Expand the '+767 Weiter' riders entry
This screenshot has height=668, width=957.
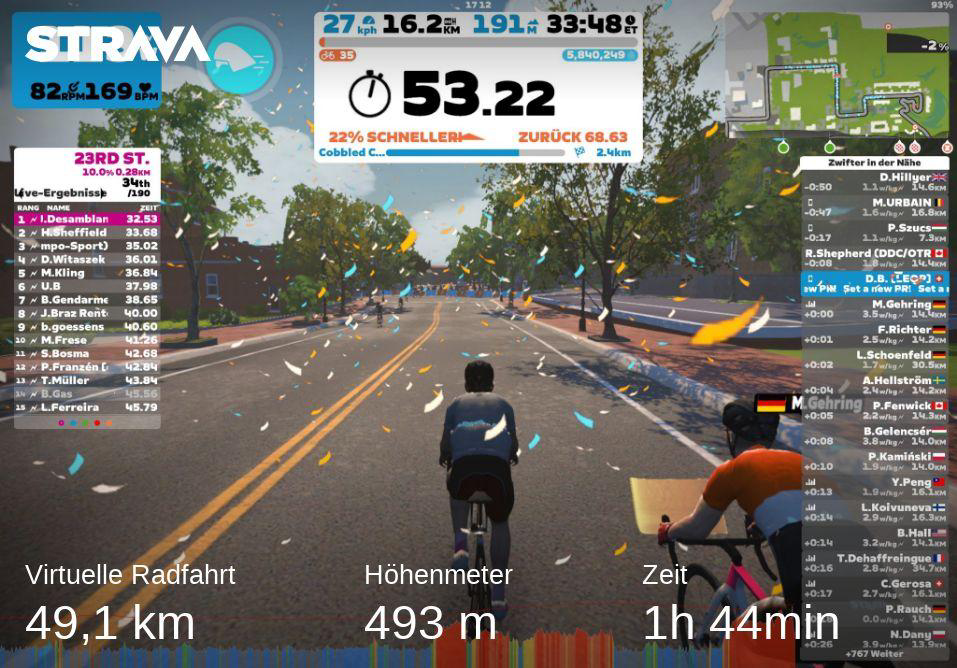click(x=873, y=654)
